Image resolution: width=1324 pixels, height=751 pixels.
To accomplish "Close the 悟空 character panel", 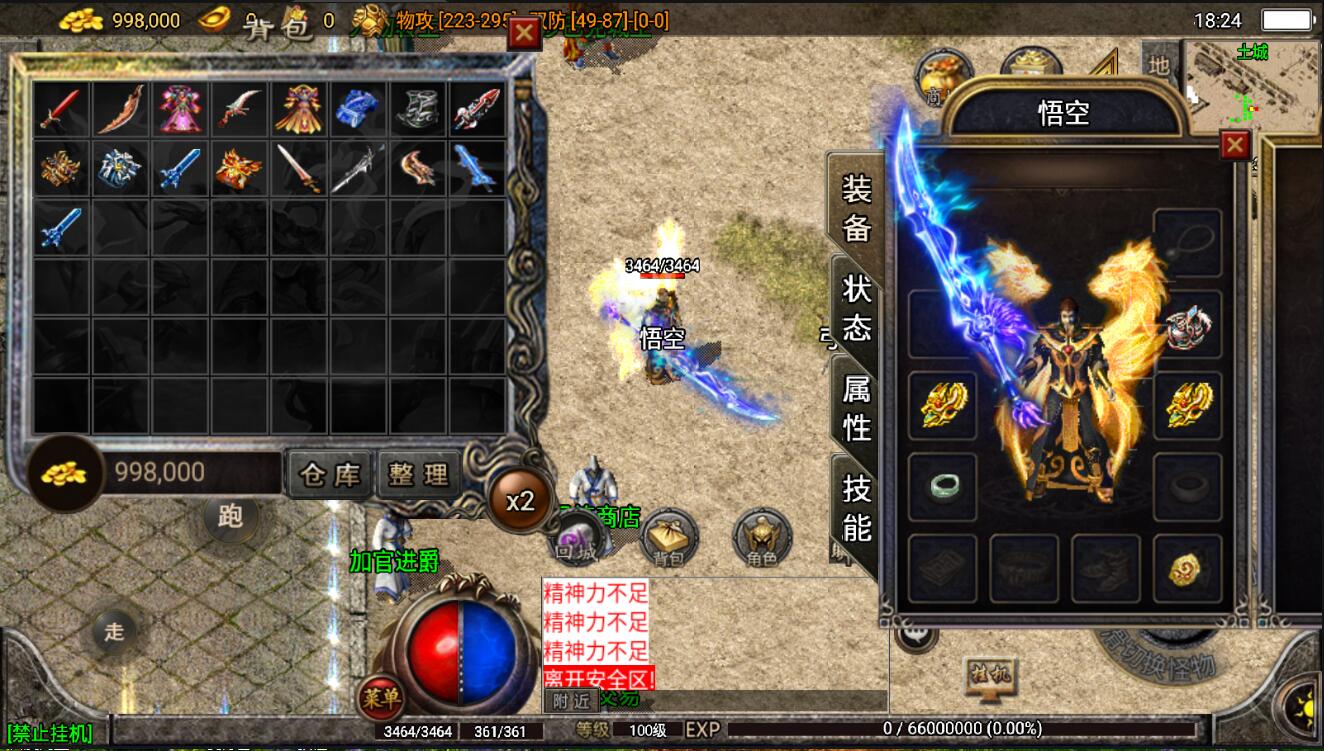I will click(1235, 146).
